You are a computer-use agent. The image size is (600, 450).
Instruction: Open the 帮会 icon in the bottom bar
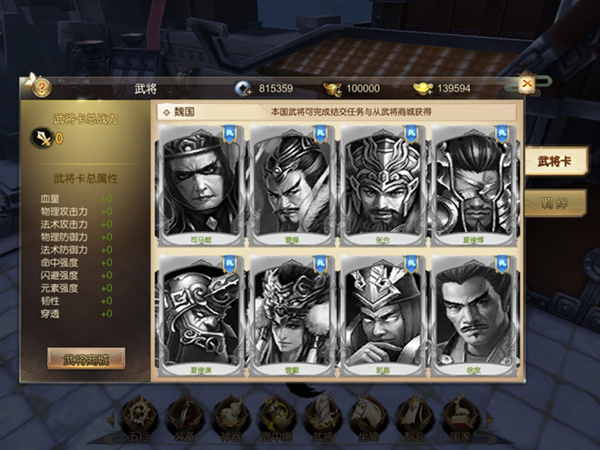[414, 418]
